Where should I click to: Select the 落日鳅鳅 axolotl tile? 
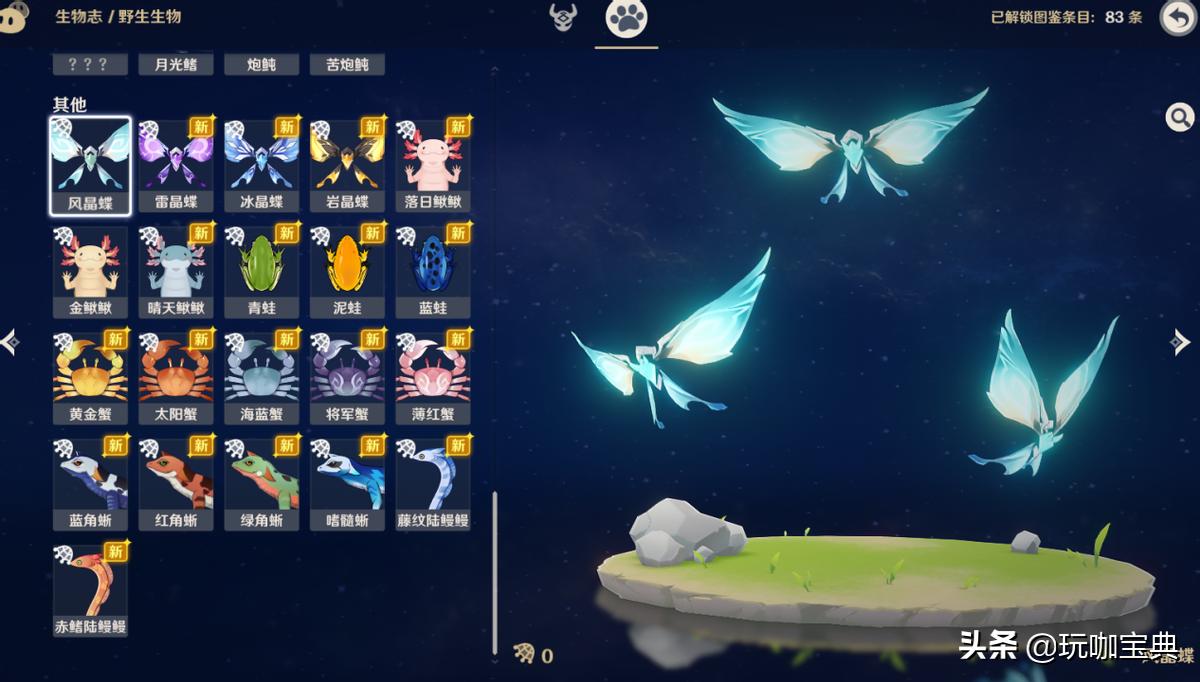pos(433,165)
